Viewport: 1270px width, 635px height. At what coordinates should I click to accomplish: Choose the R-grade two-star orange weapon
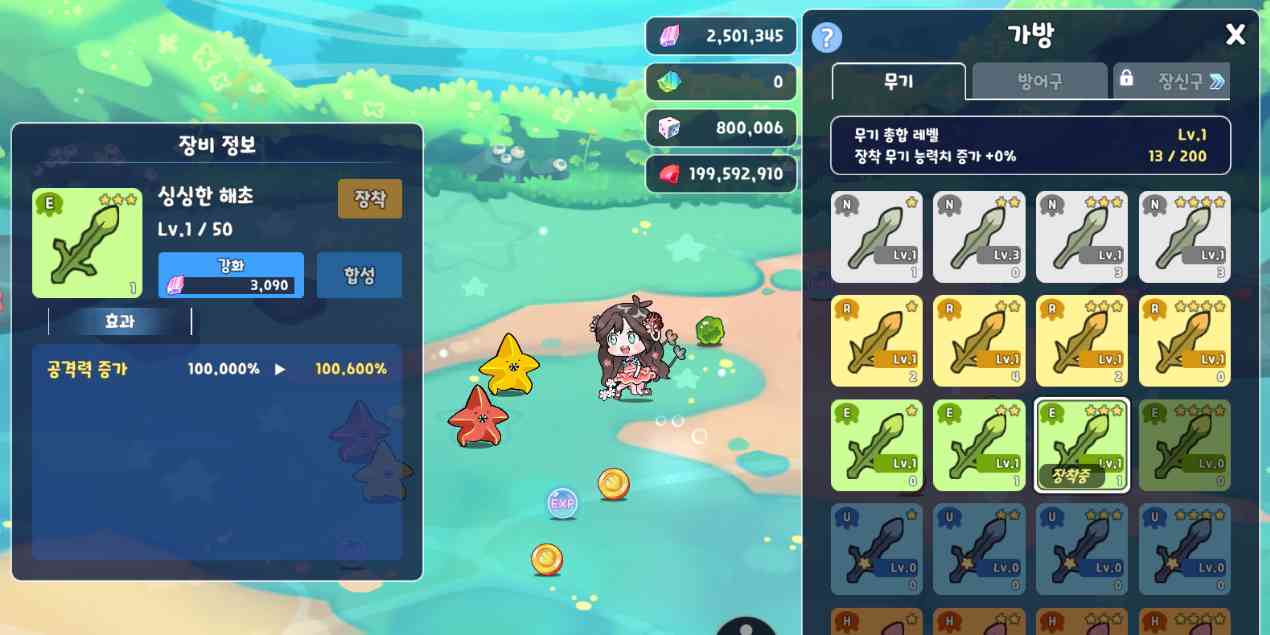tap(979, 341)
